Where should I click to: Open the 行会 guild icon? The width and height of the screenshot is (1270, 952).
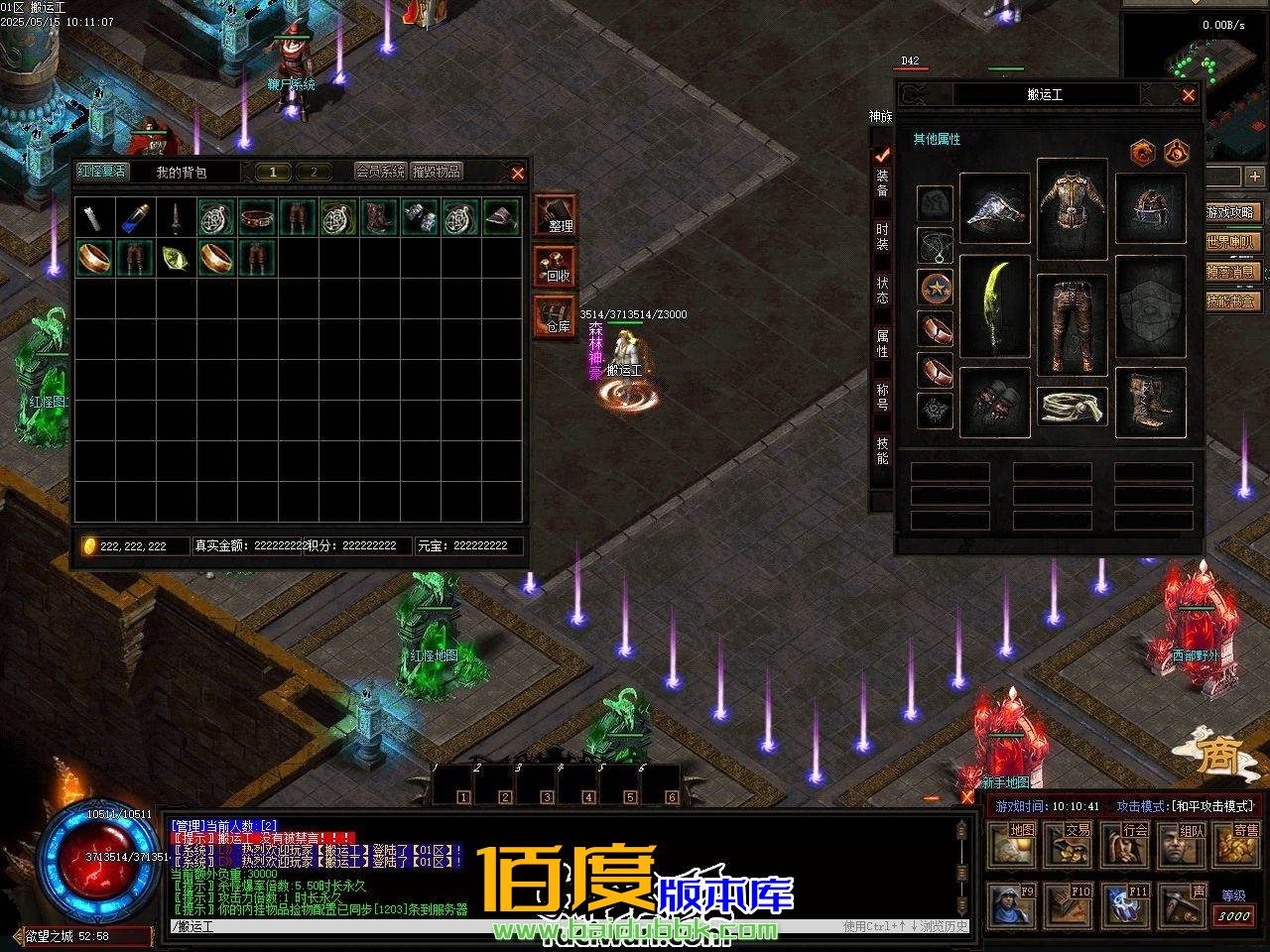coord(1123,845)
